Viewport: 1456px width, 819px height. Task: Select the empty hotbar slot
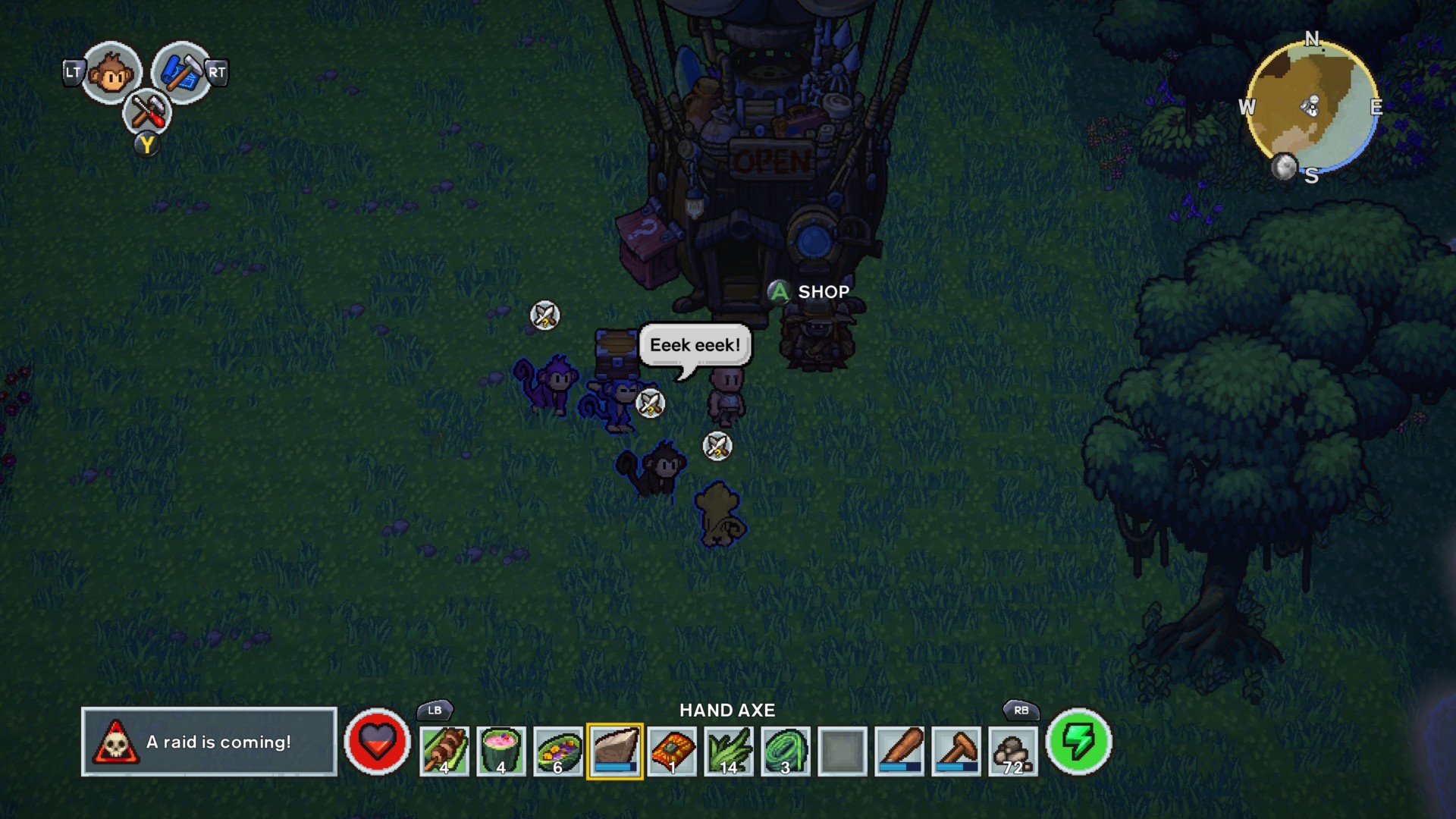843,751
